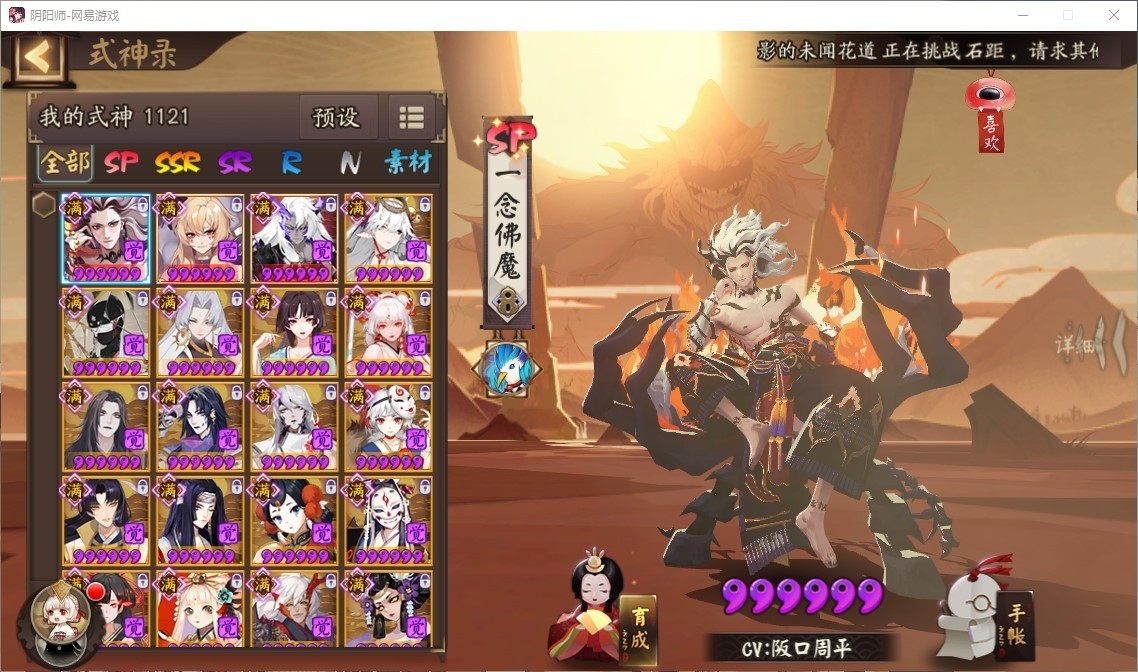Choose the N rarity filter
1138x672 pixels.
(349, 162)
